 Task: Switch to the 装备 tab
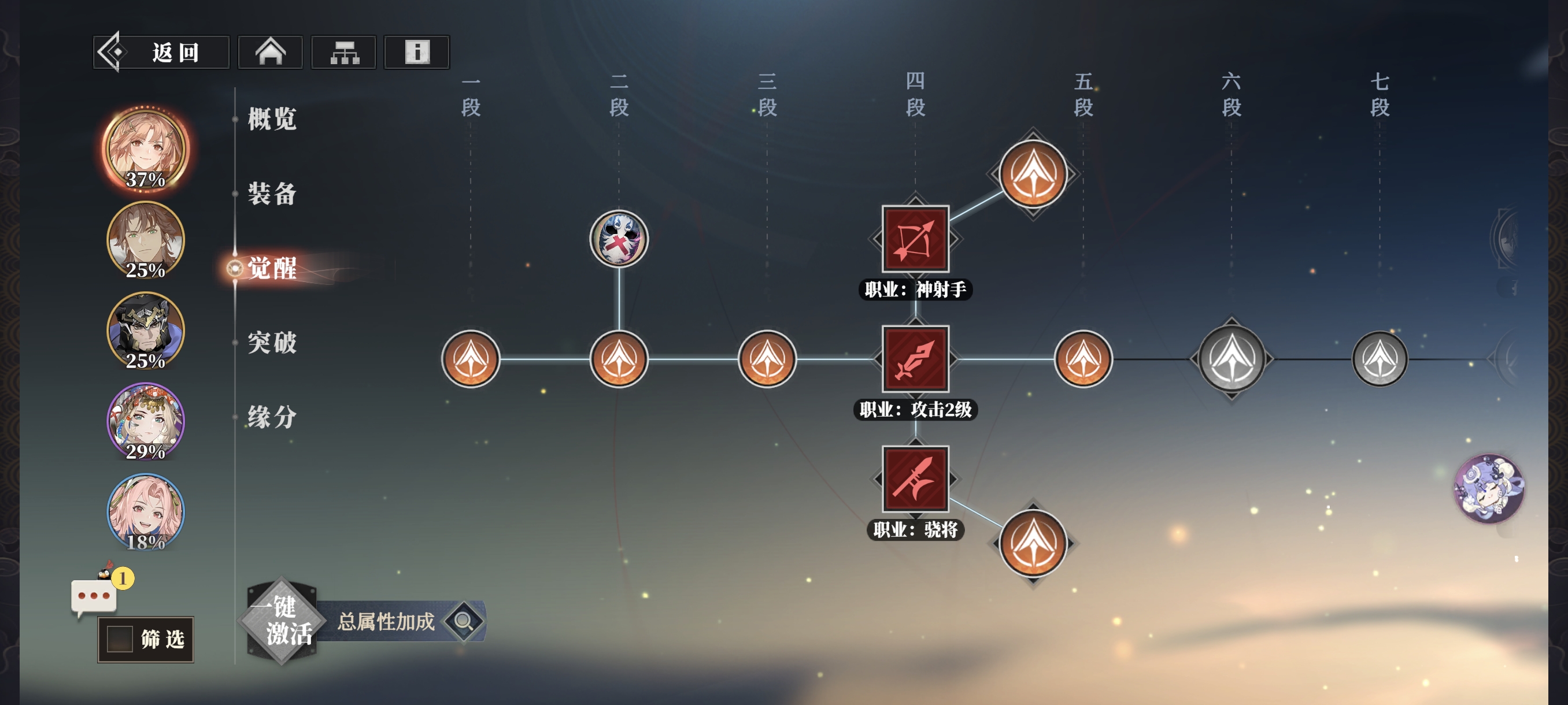point(272,194)
